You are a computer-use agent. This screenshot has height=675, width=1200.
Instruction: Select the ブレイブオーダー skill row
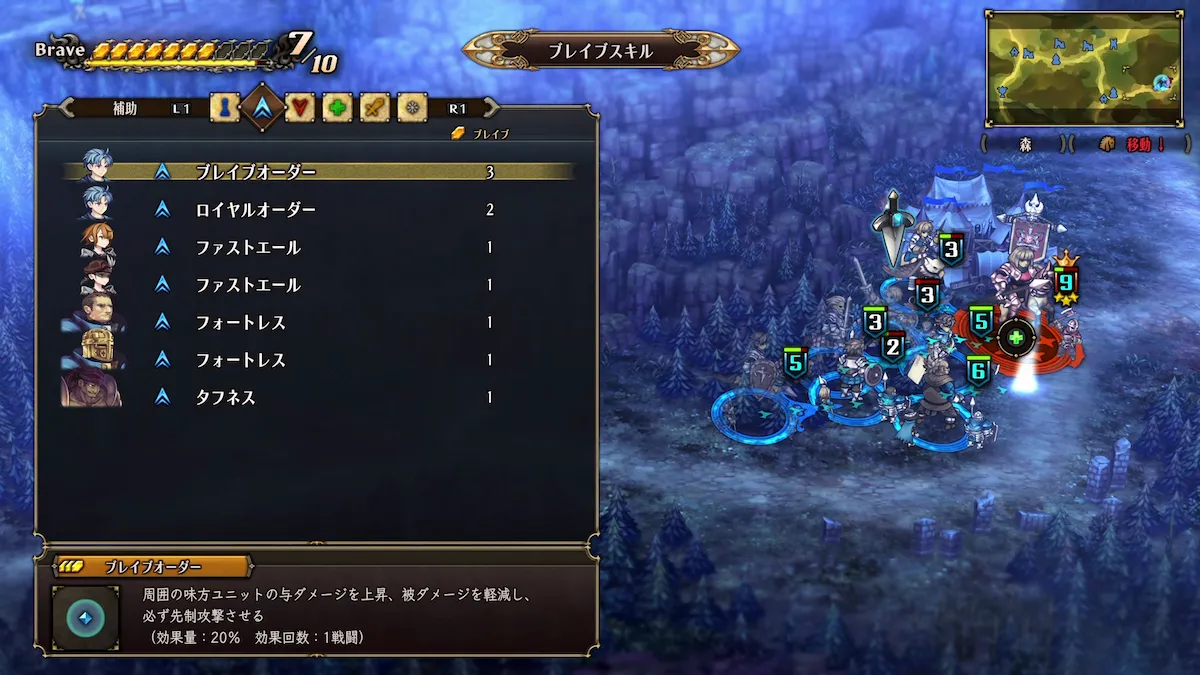point(320,172)
